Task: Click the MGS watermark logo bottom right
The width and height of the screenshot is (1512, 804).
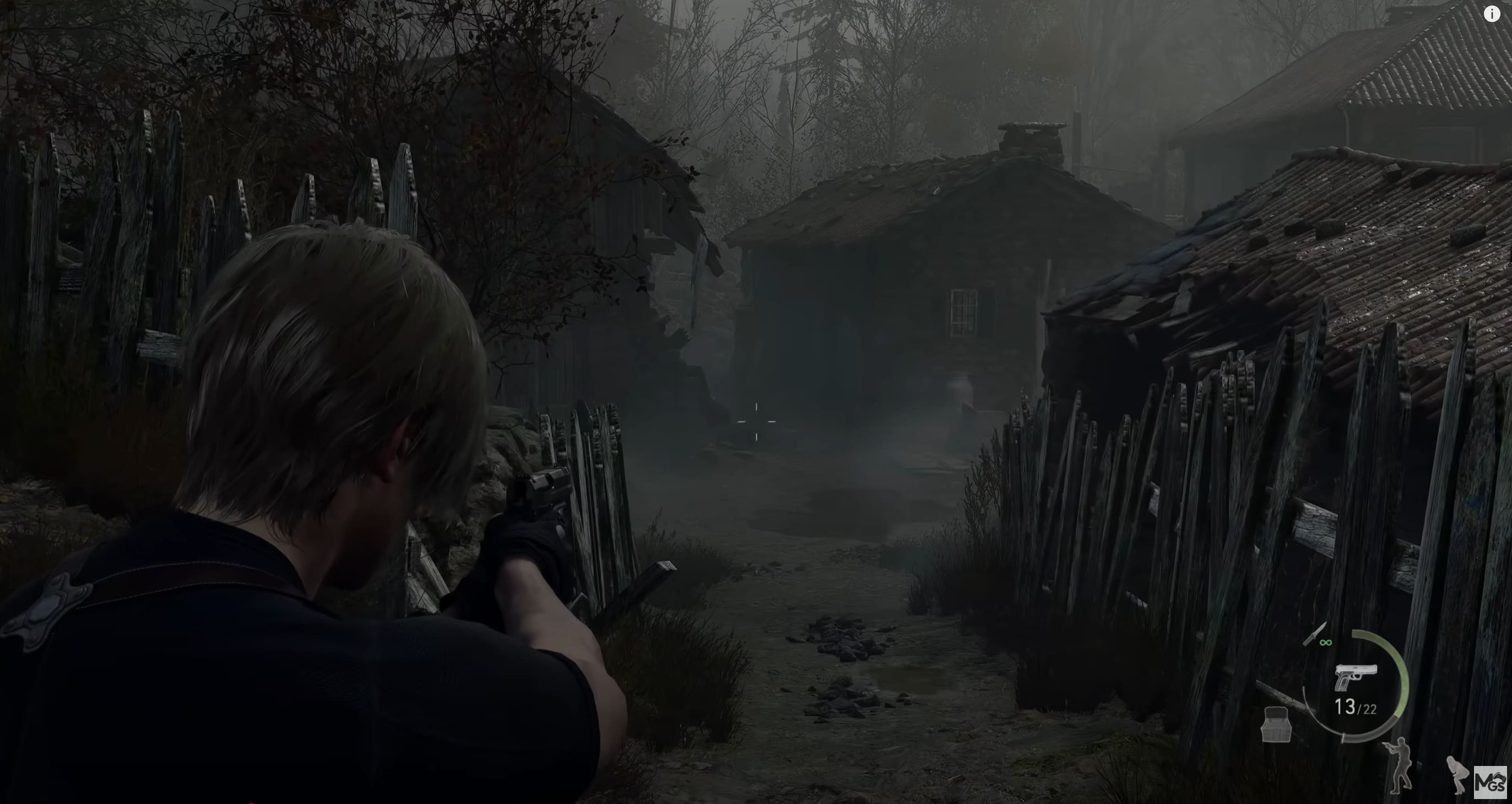Action: click(1491, 783)
